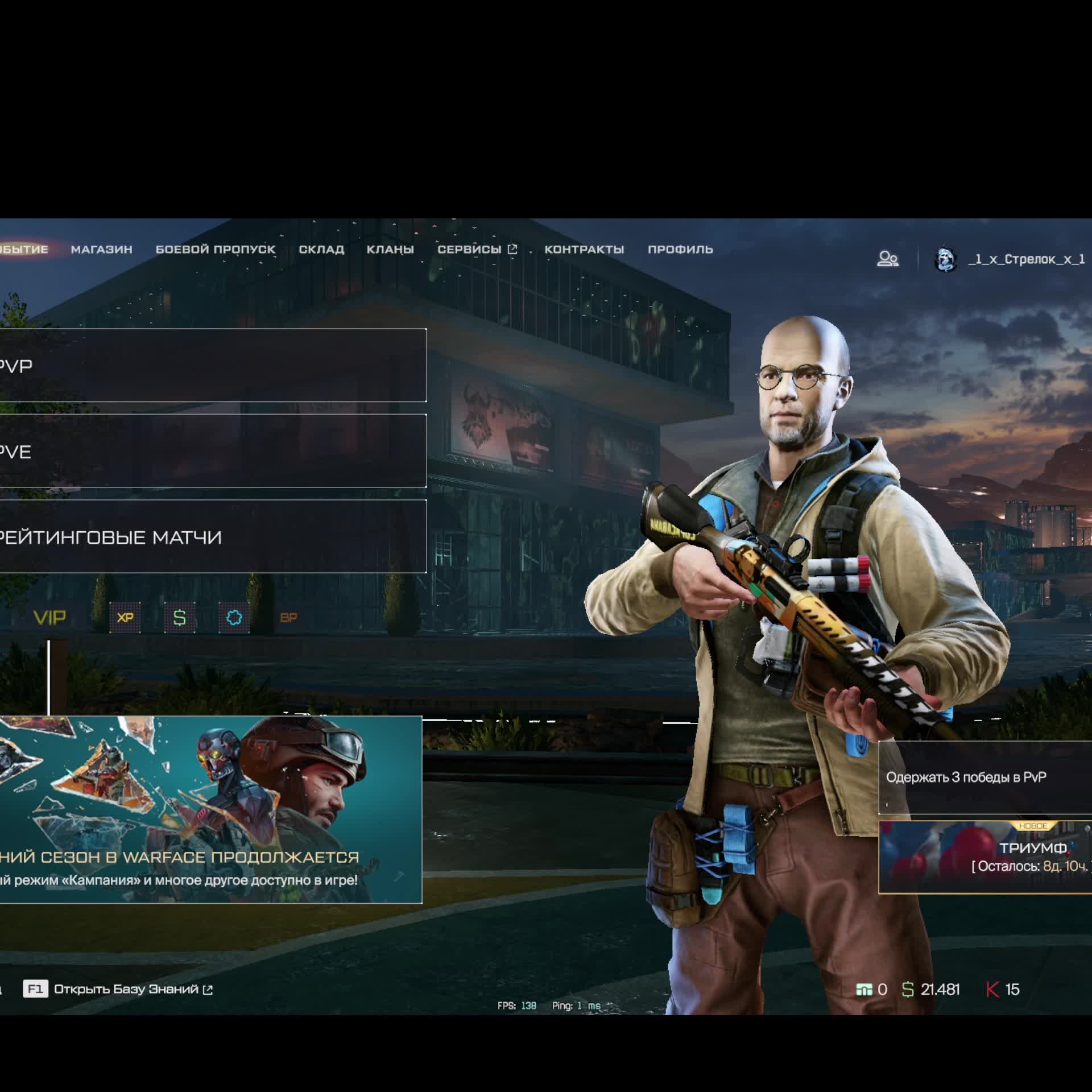Open the Warface season news banner
This screenshot has height=1092, width=1092.
point(210,809)
